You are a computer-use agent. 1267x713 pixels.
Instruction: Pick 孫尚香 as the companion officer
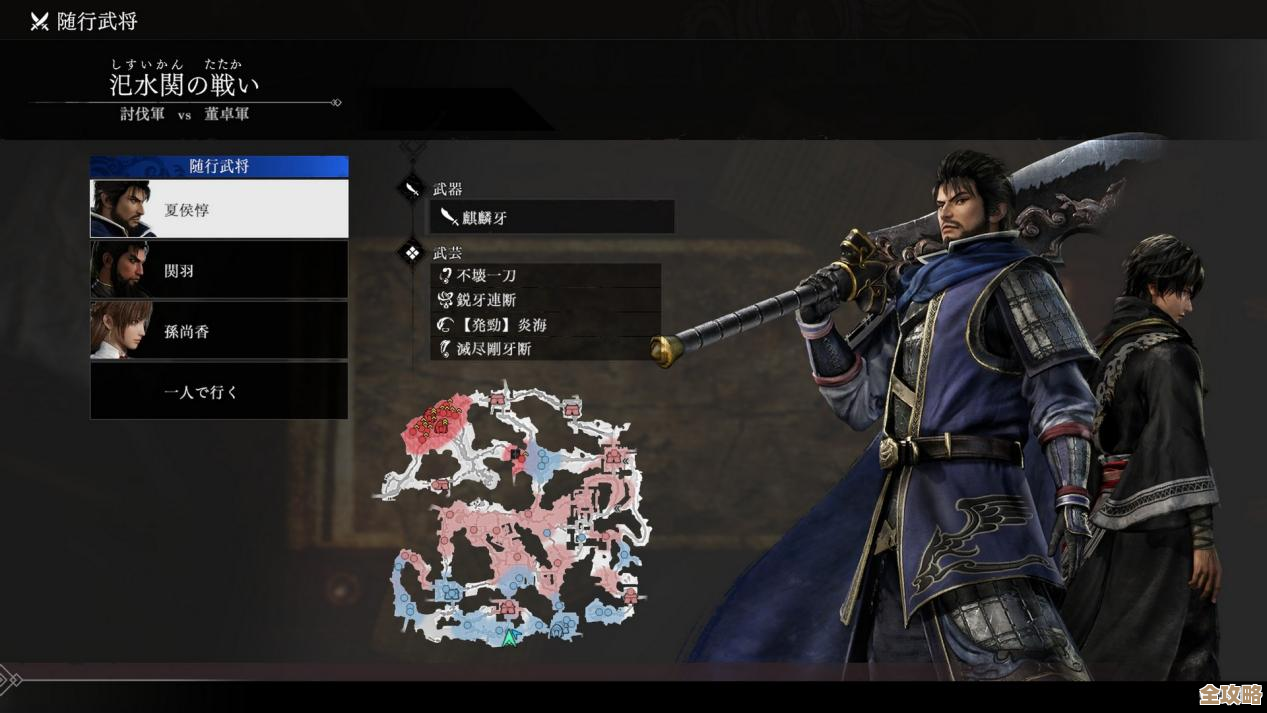219,331
